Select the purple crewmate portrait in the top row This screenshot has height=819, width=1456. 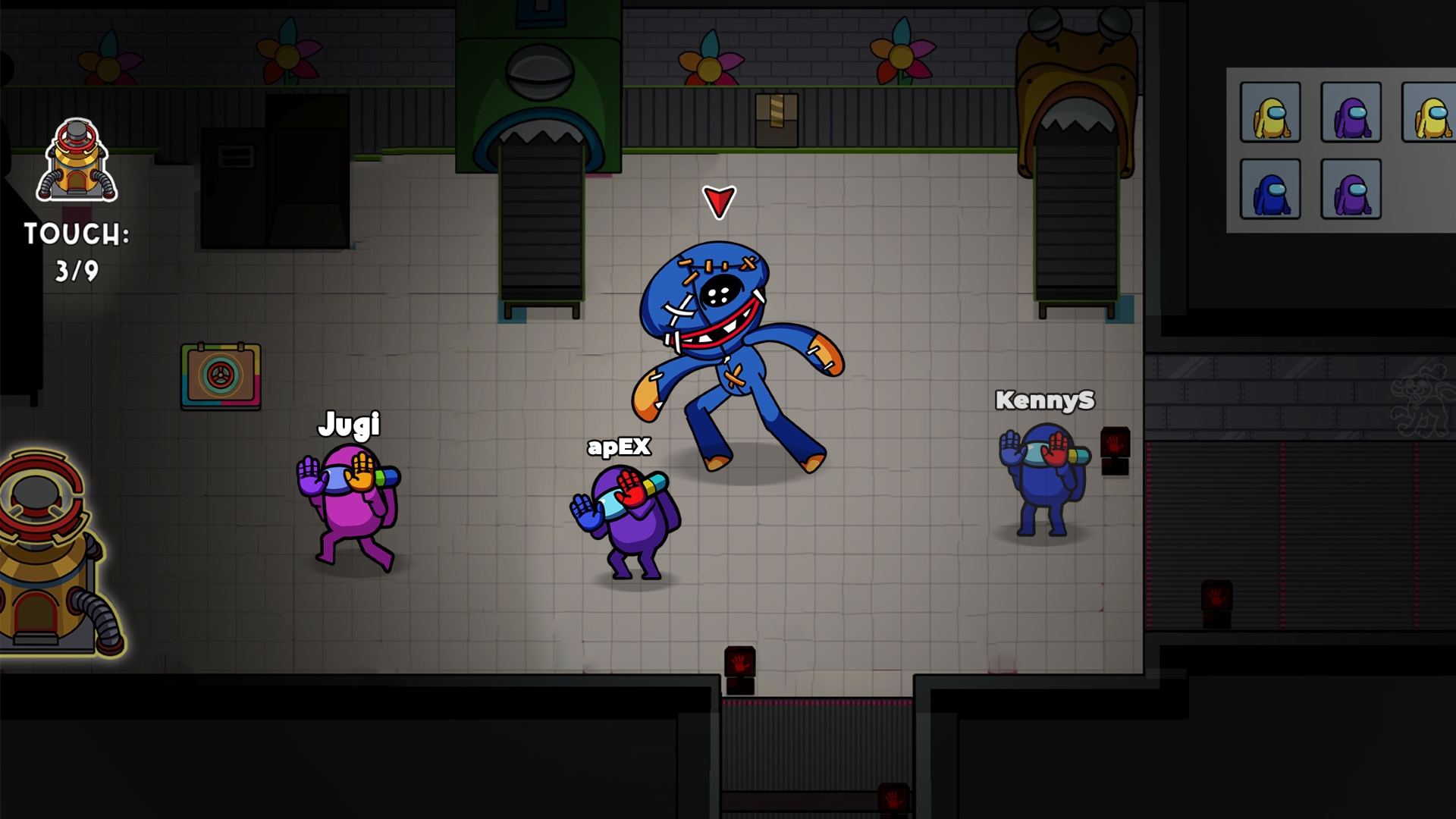coord(1351,112)
